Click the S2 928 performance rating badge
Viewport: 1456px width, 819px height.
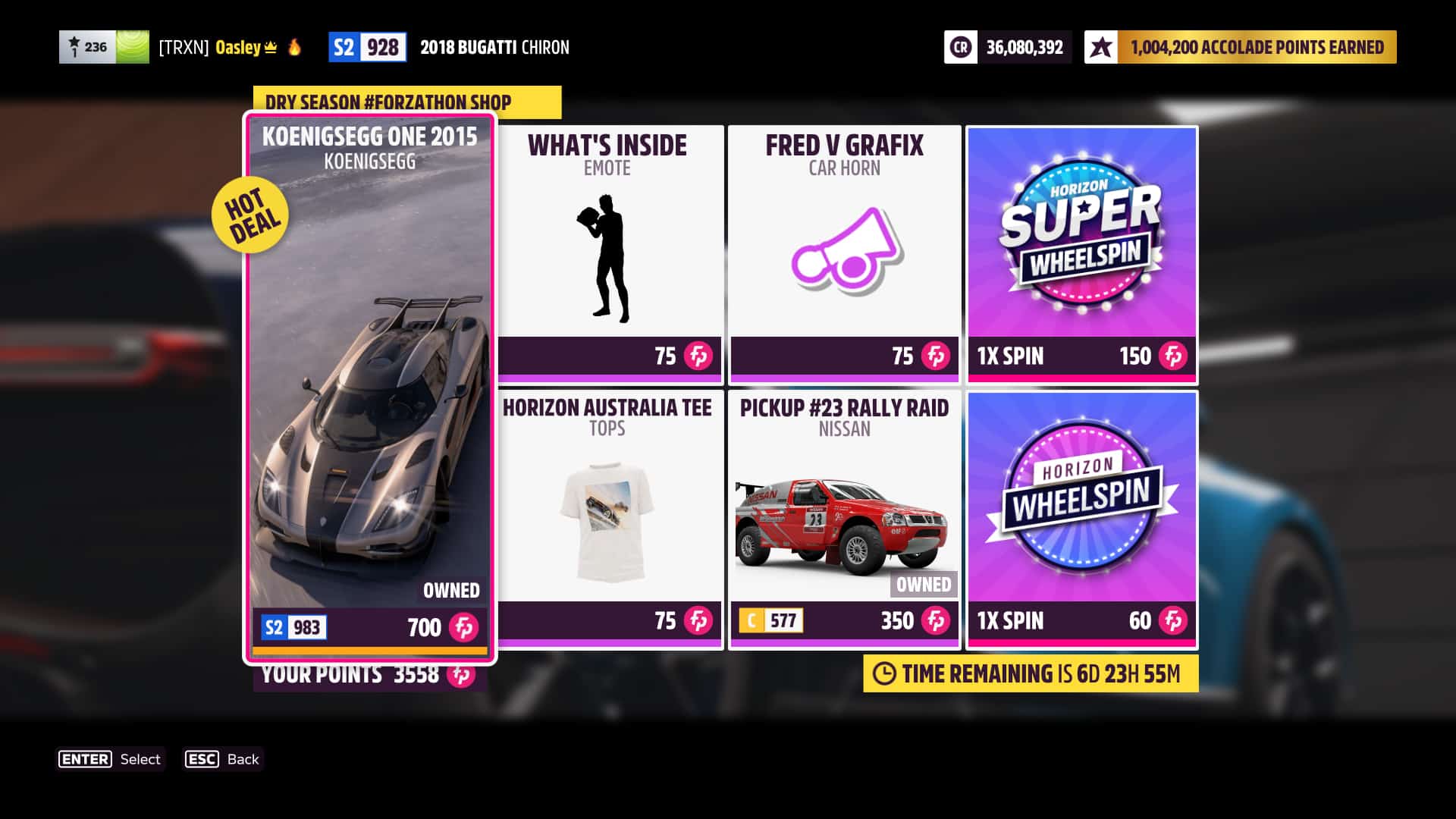368,47
